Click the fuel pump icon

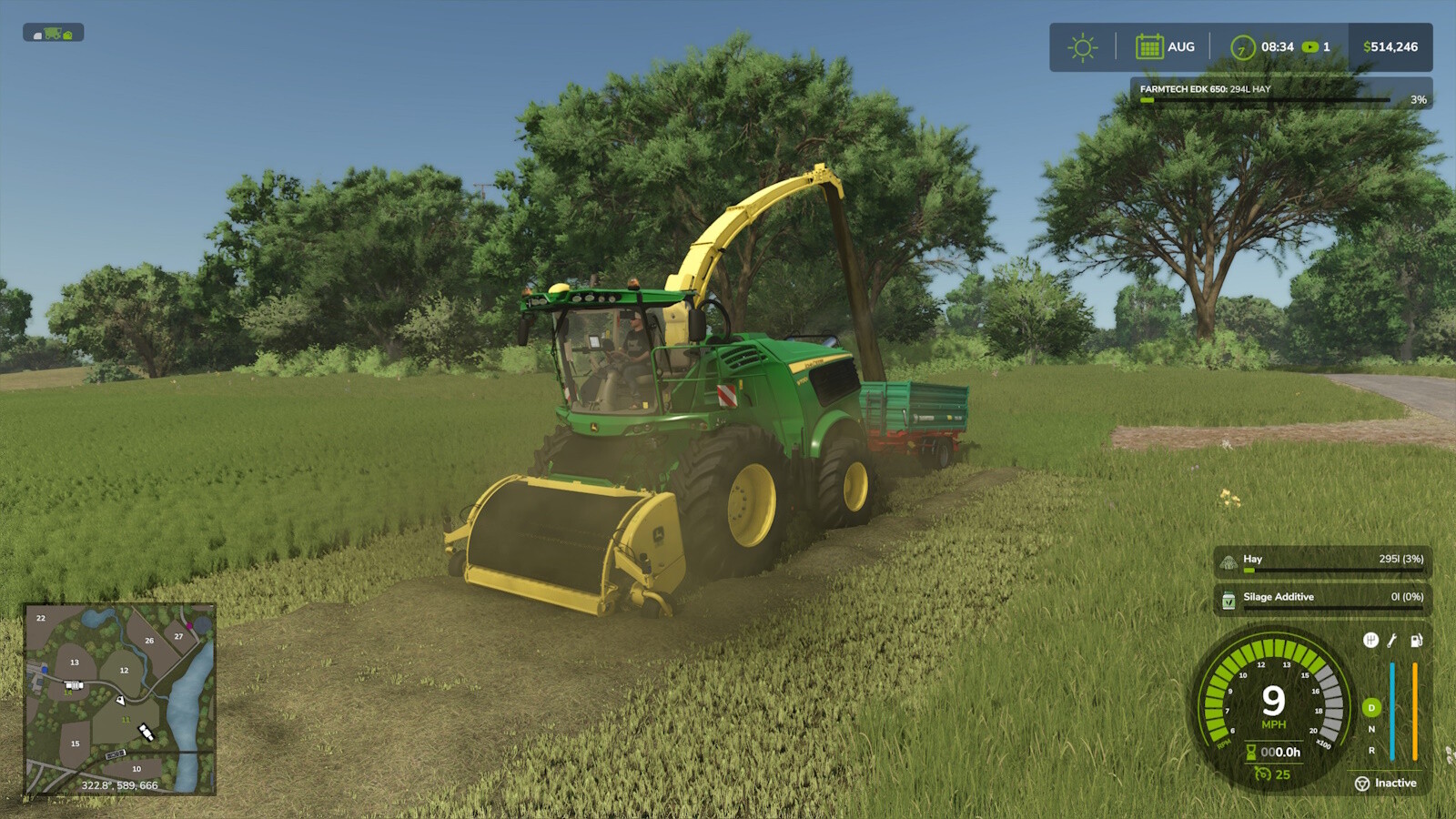[x=1416, y=641]
